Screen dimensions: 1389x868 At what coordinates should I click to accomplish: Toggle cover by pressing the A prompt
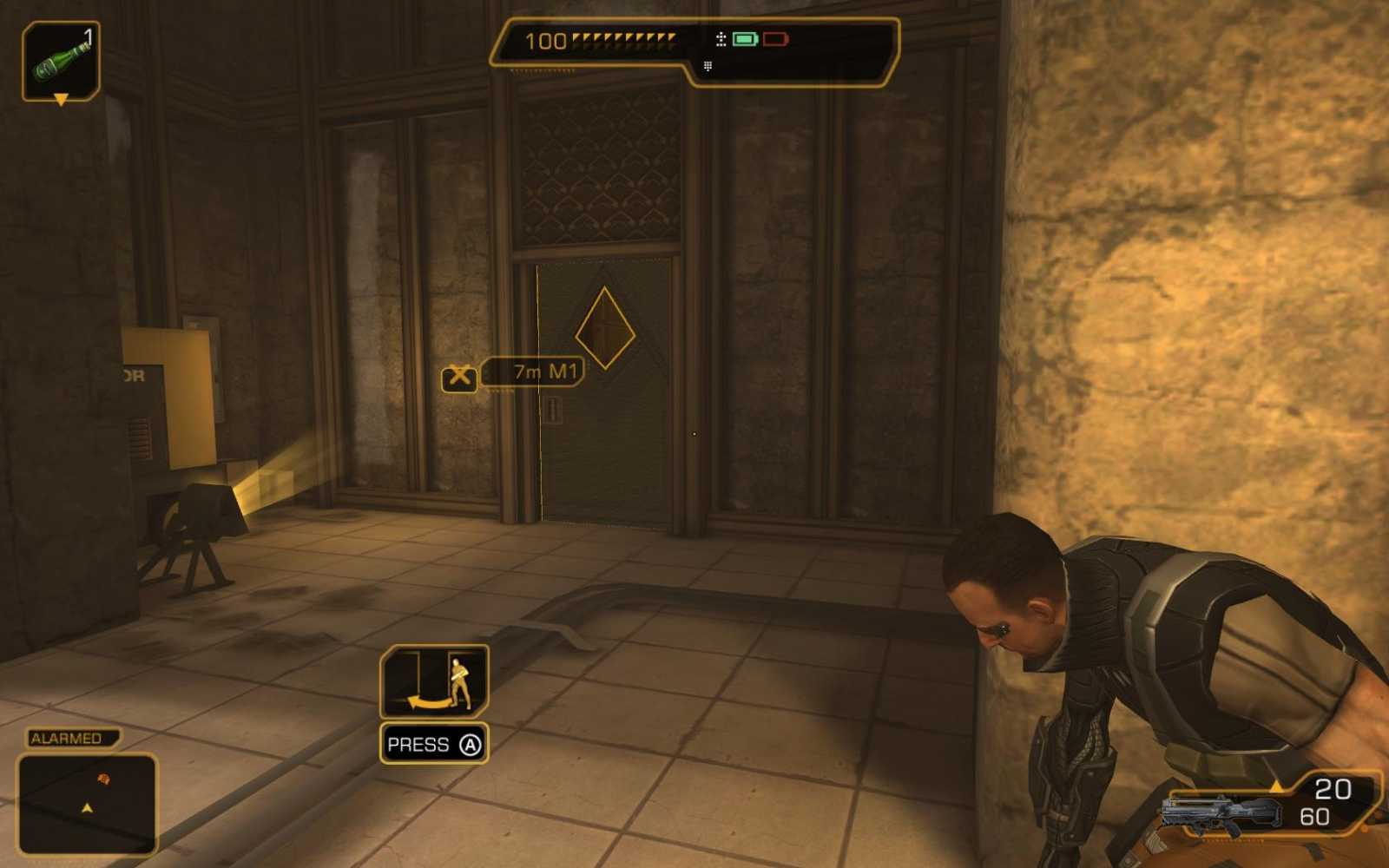433,744
